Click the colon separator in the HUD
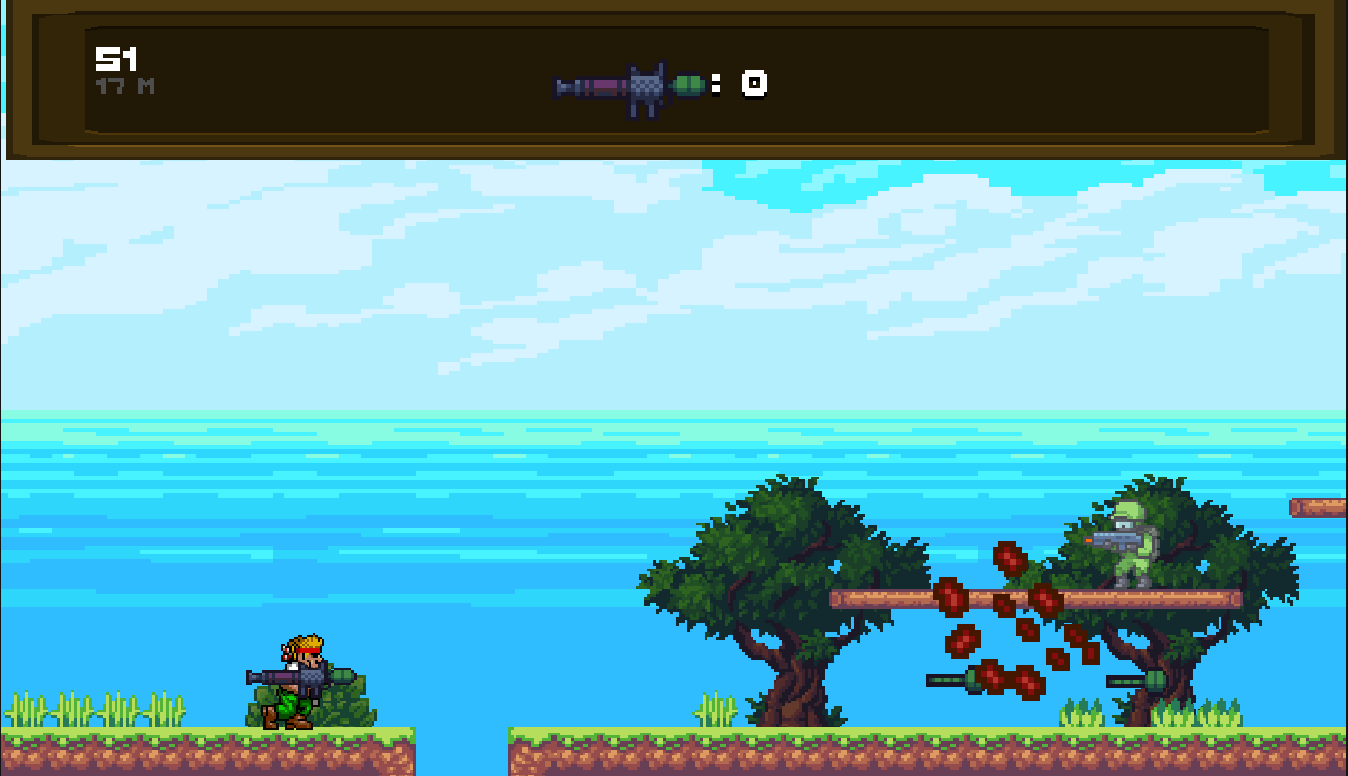Viewport: 1348px width, 776px height. pos(717,85)
